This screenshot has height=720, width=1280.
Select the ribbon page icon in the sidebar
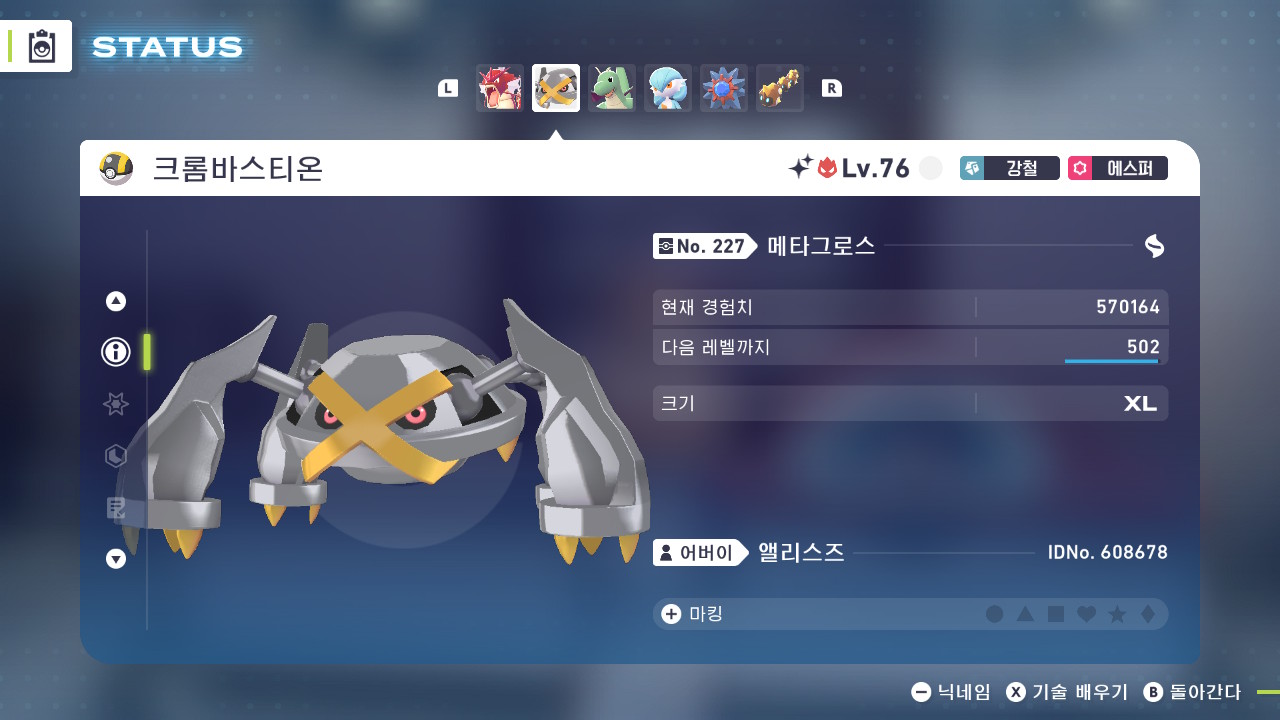coord(115,404)
